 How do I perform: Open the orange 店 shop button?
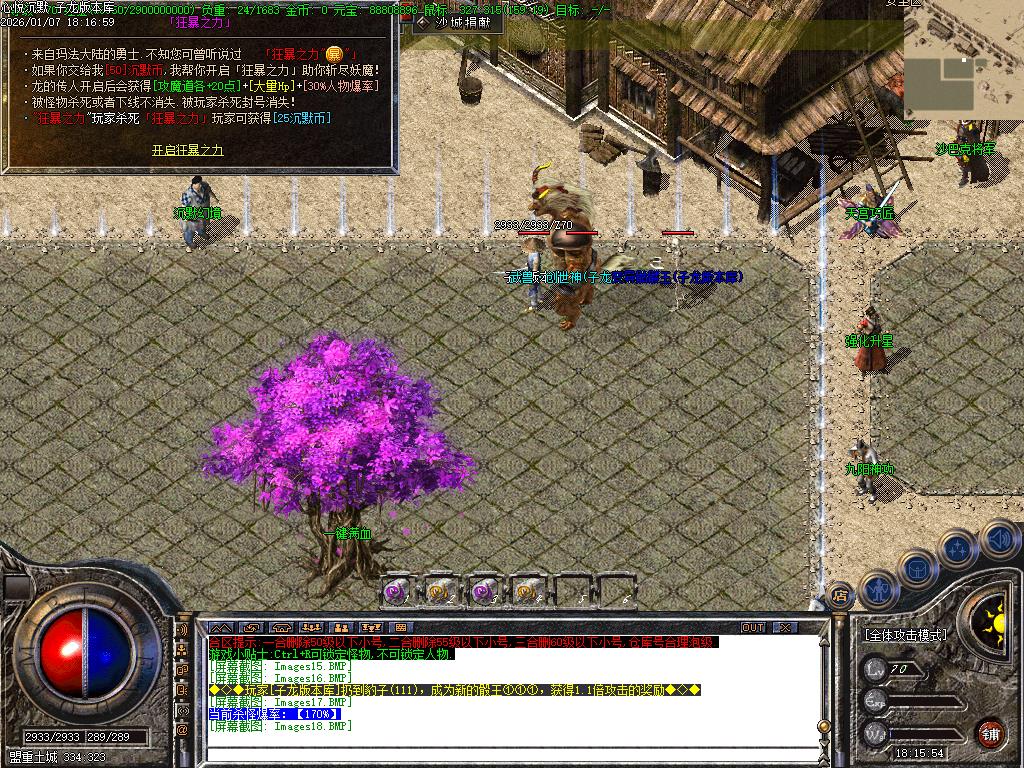point(841,595)
